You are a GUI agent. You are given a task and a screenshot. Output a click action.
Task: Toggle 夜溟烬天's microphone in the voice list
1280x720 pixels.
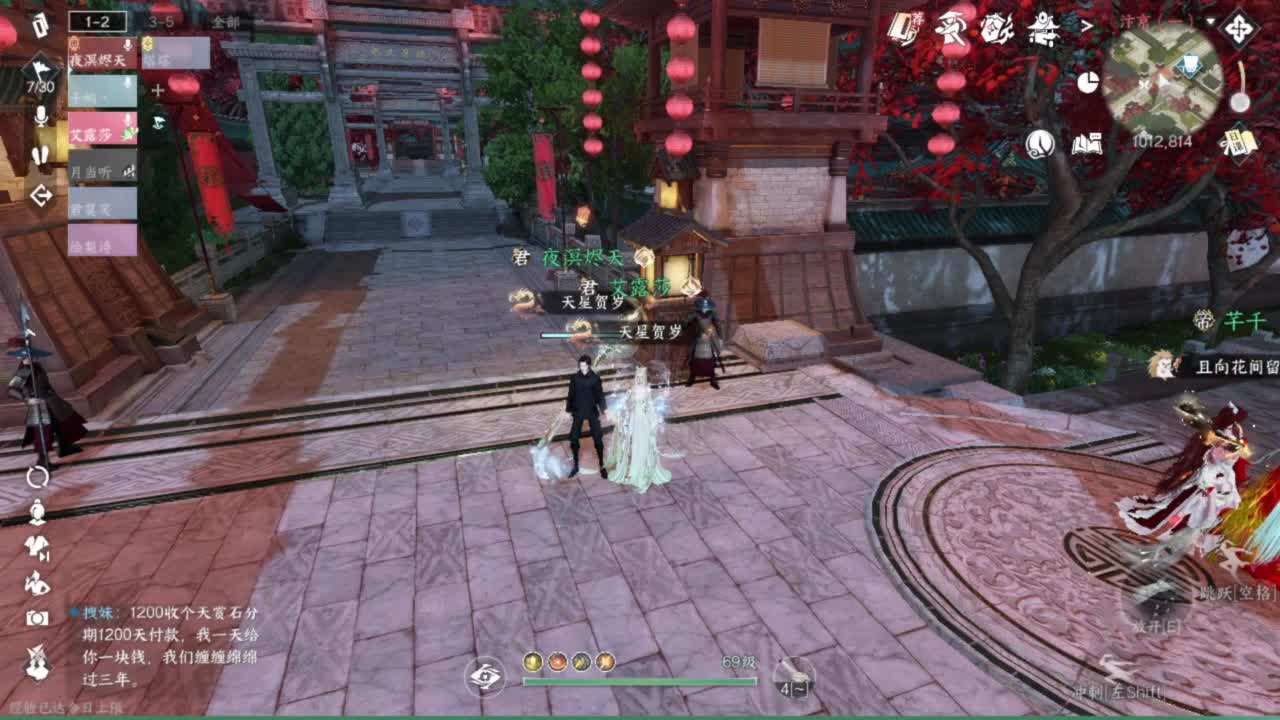click(x=128, y=46)
